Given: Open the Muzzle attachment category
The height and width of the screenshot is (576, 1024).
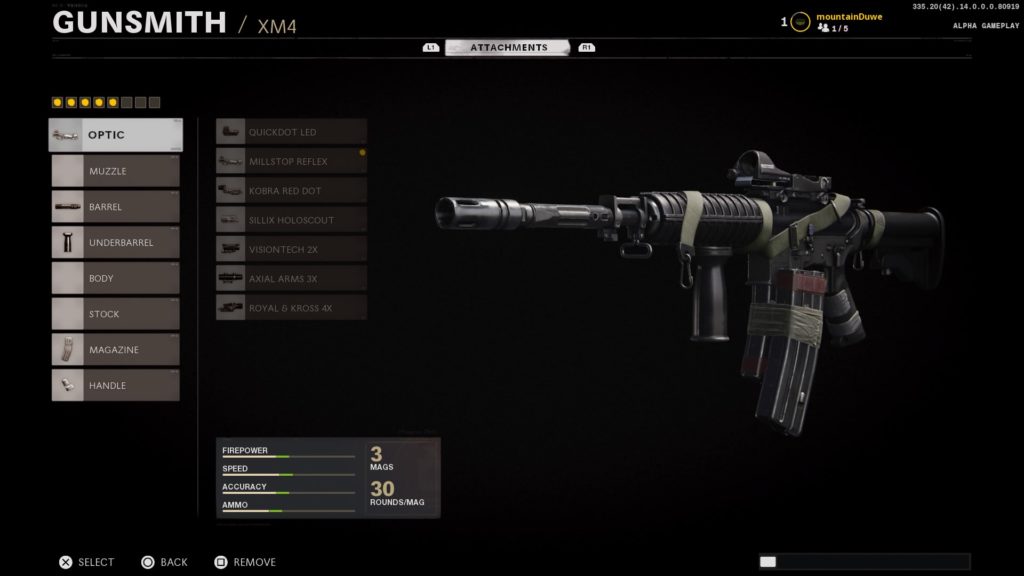Looking at the screenshot, I should [116, 171].
